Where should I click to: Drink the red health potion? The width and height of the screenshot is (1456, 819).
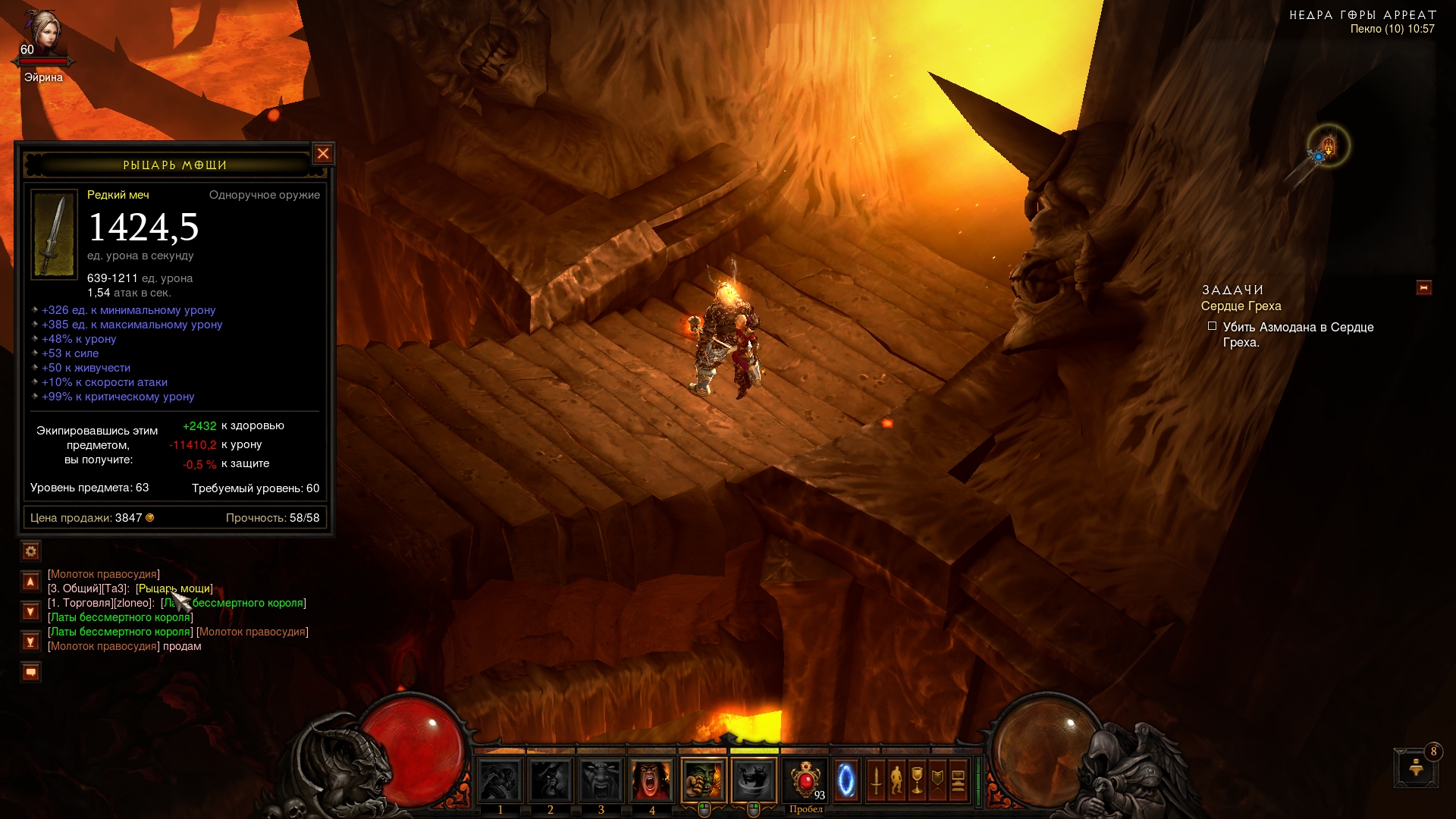click(805, 780)
